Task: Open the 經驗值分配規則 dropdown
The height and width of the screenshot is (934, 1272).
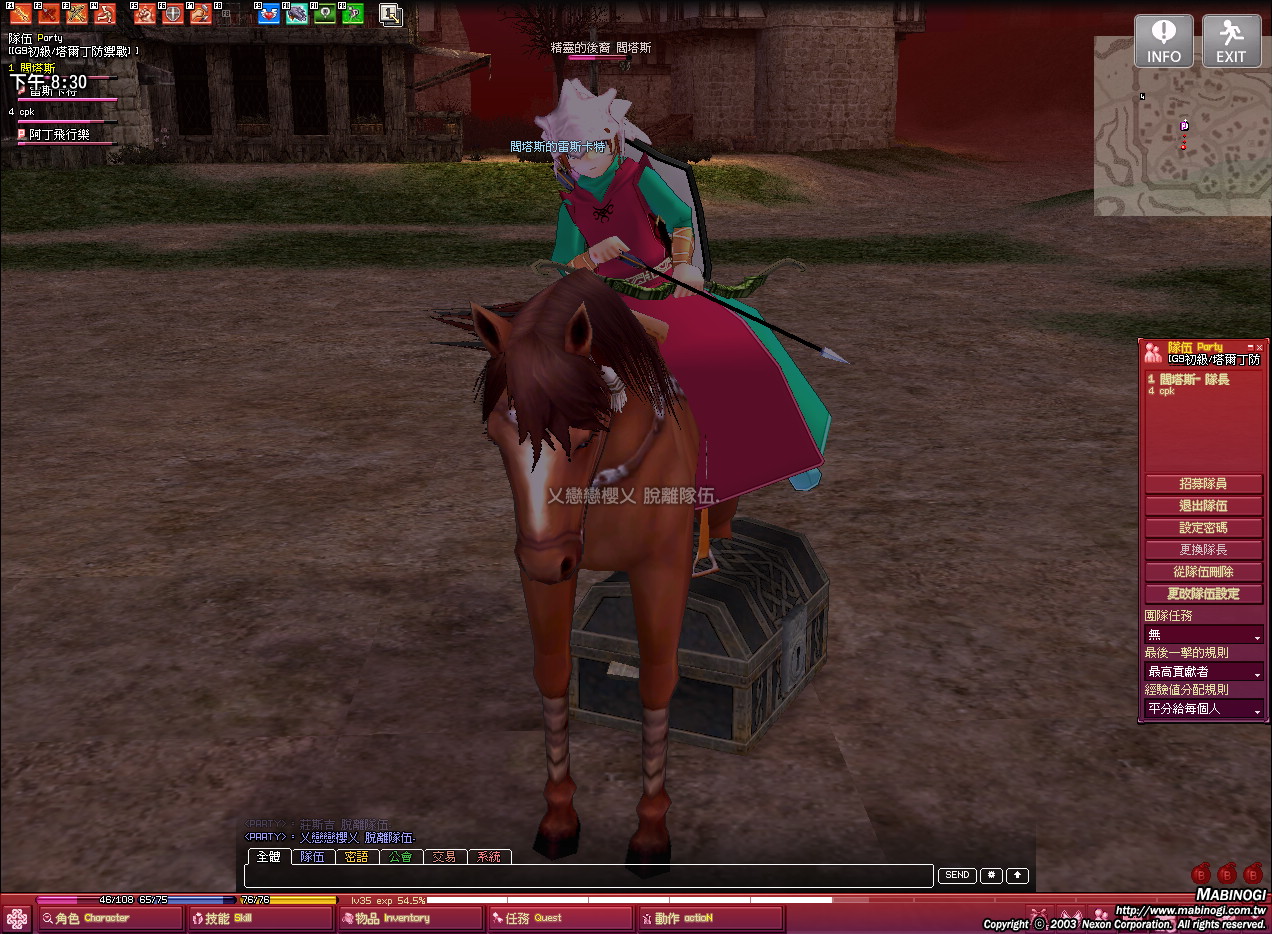Action: (x=1204, y=709)
